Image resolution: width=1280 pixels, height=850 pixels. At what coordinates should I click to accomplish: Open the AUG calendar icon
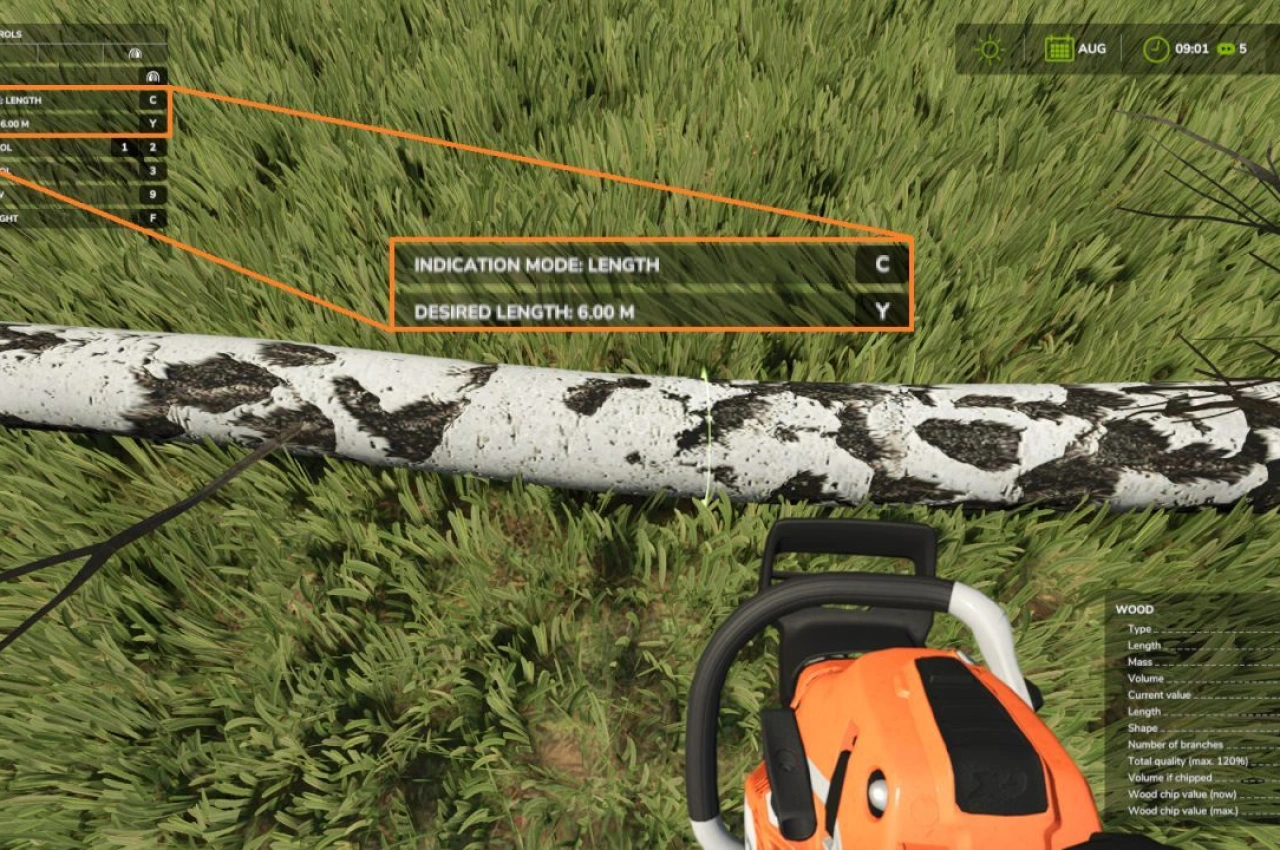1060,48
